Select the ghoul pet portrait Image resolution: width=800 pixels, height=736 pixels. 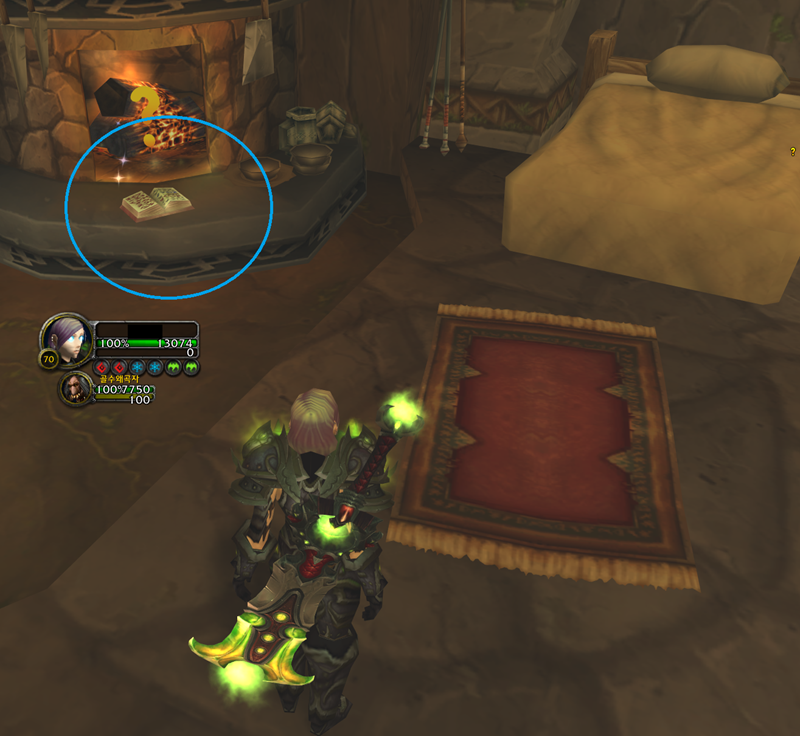[77, 388]
